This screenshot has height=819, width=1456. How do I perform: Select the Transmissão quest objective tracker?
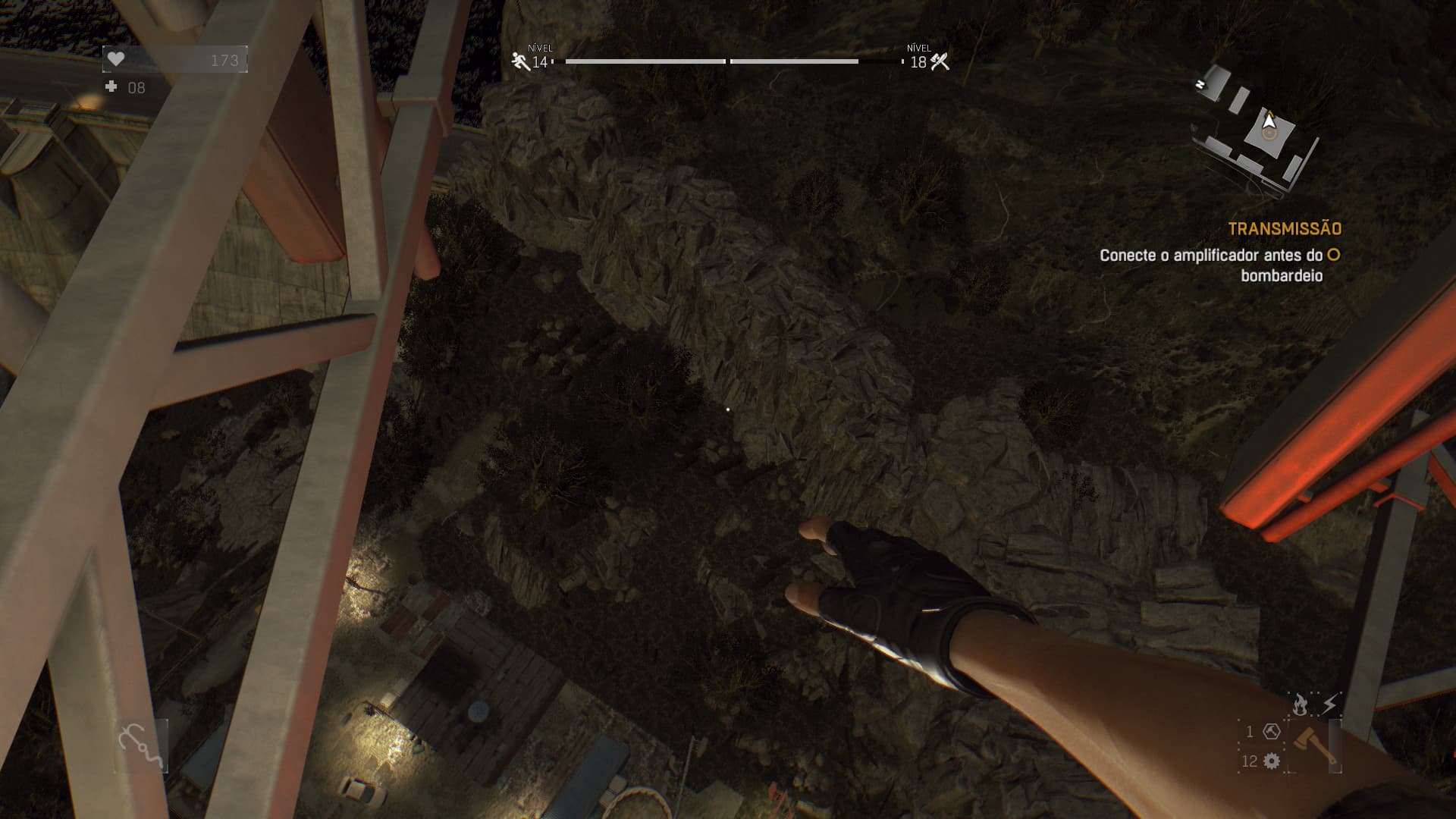(1284, 228)
